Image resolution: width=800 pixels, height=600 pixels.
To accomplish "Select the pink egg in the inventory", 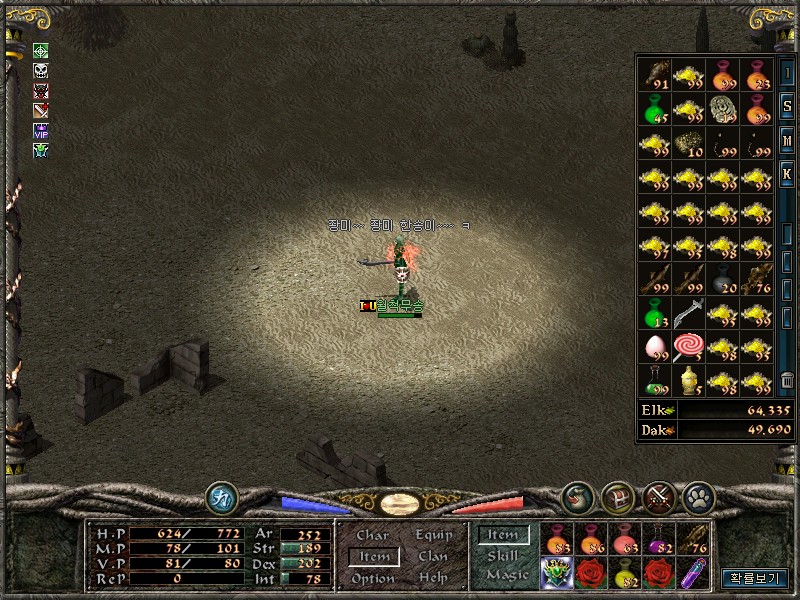I will [655, 347].
